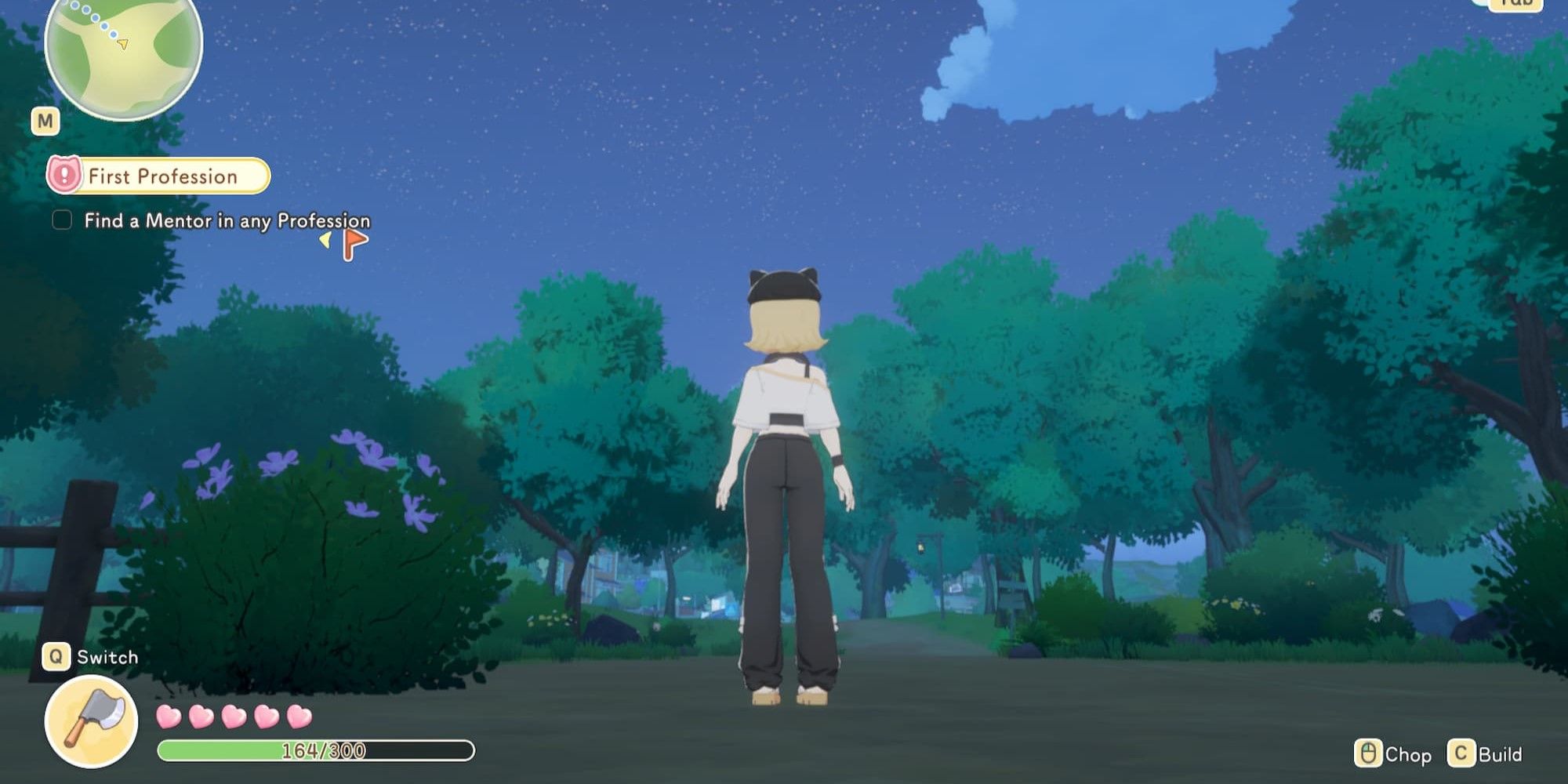Select the equipped axe tool icon

point(91,720)
